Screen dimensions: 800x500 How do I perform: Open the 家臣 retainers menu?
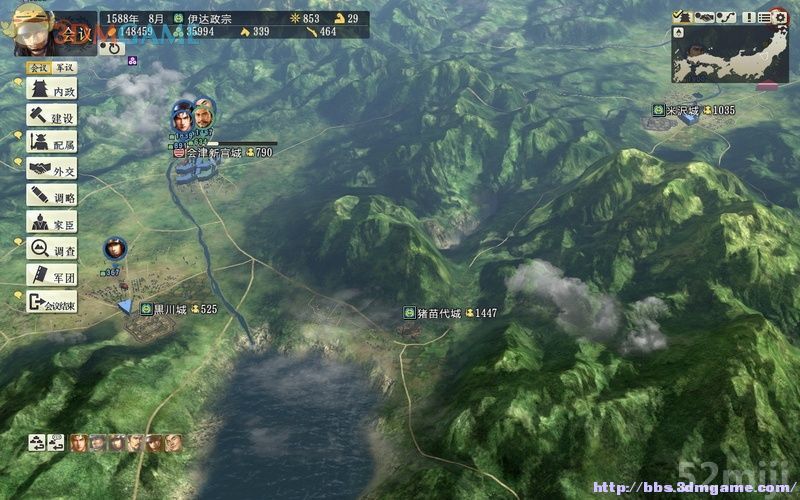51,223
